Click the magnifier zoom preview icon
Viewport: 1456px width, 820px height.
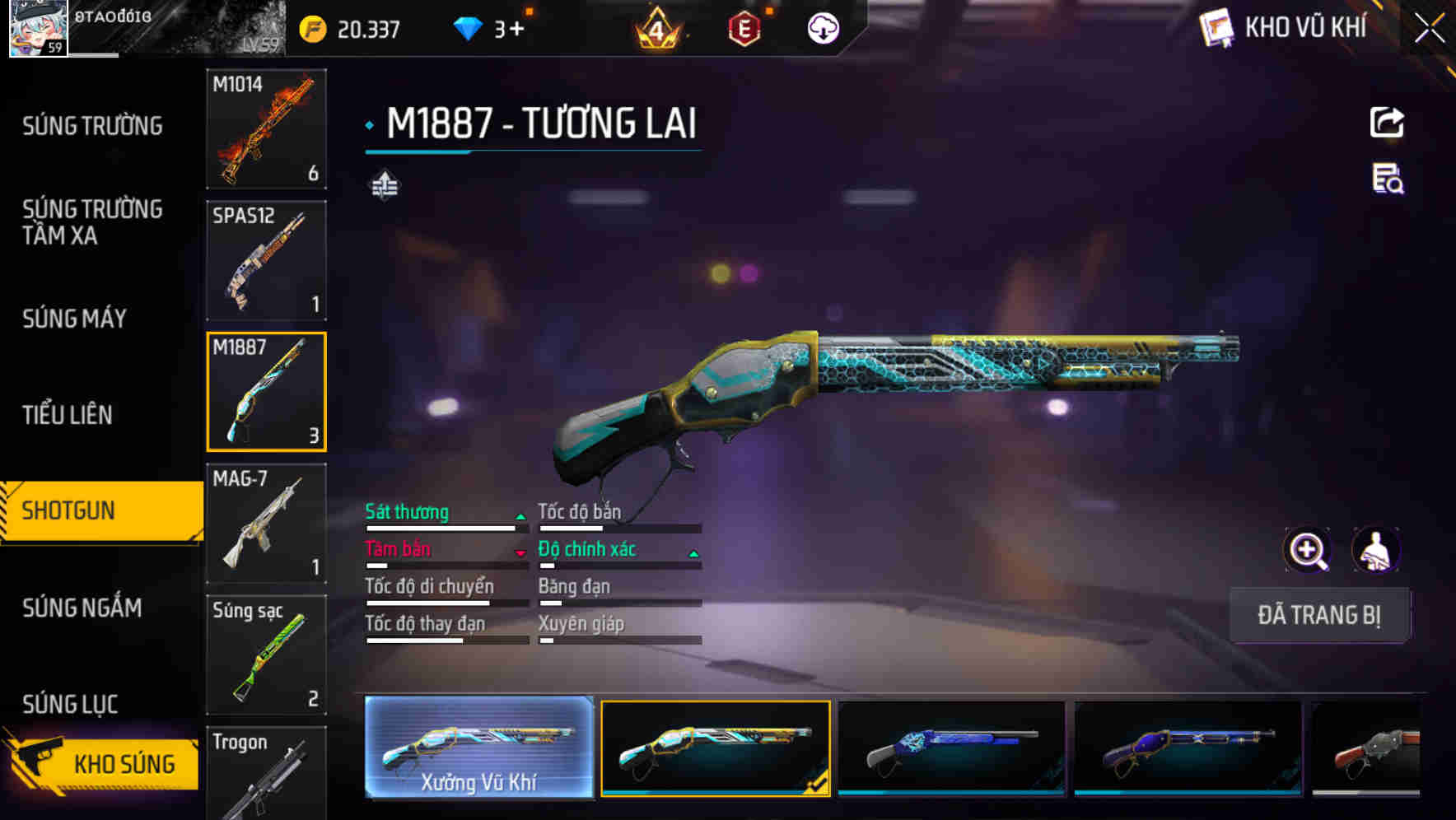pos(1307,550)
